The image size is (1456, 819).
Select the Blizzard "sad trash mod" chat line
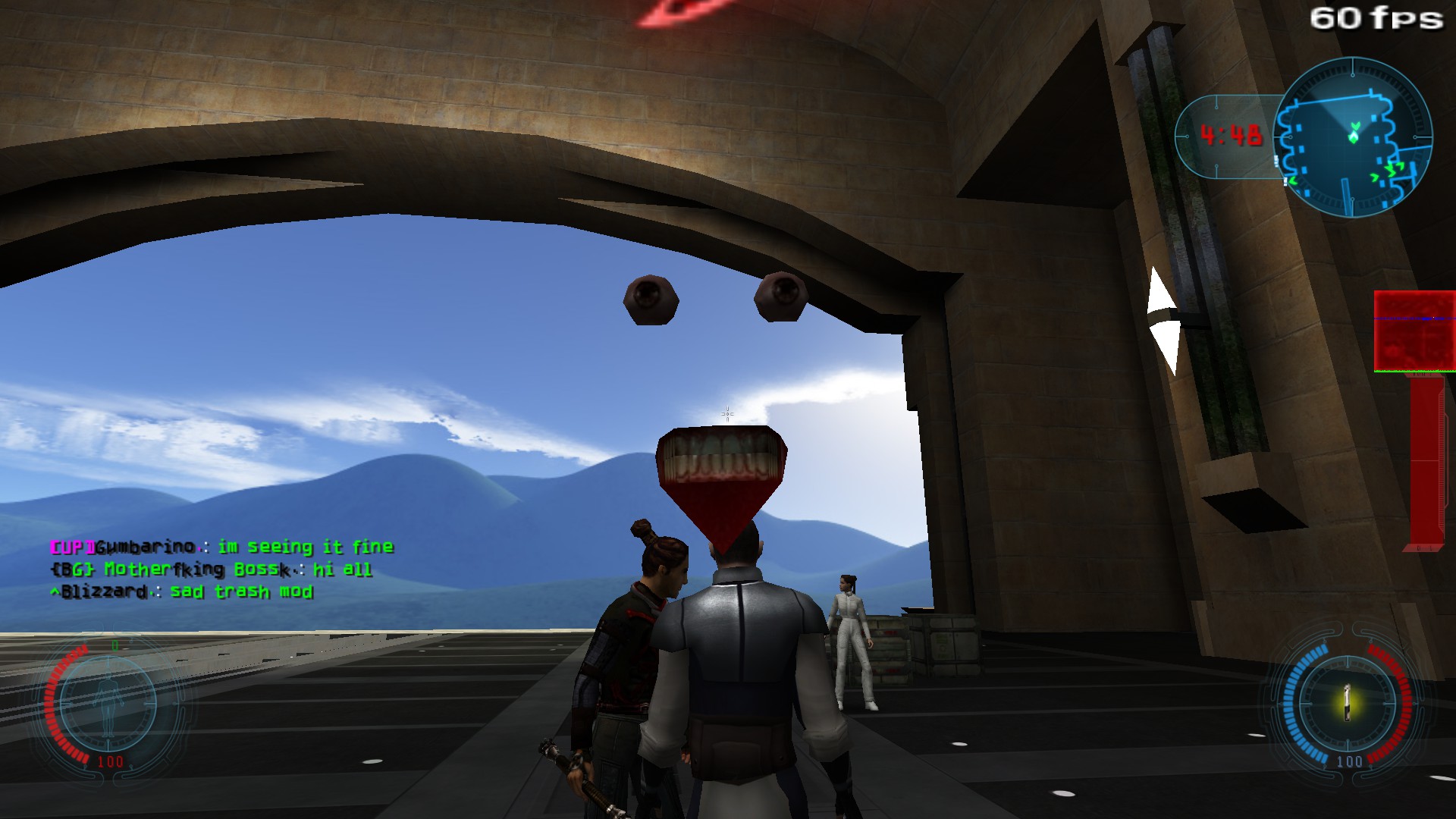click(x=182, y=591)
